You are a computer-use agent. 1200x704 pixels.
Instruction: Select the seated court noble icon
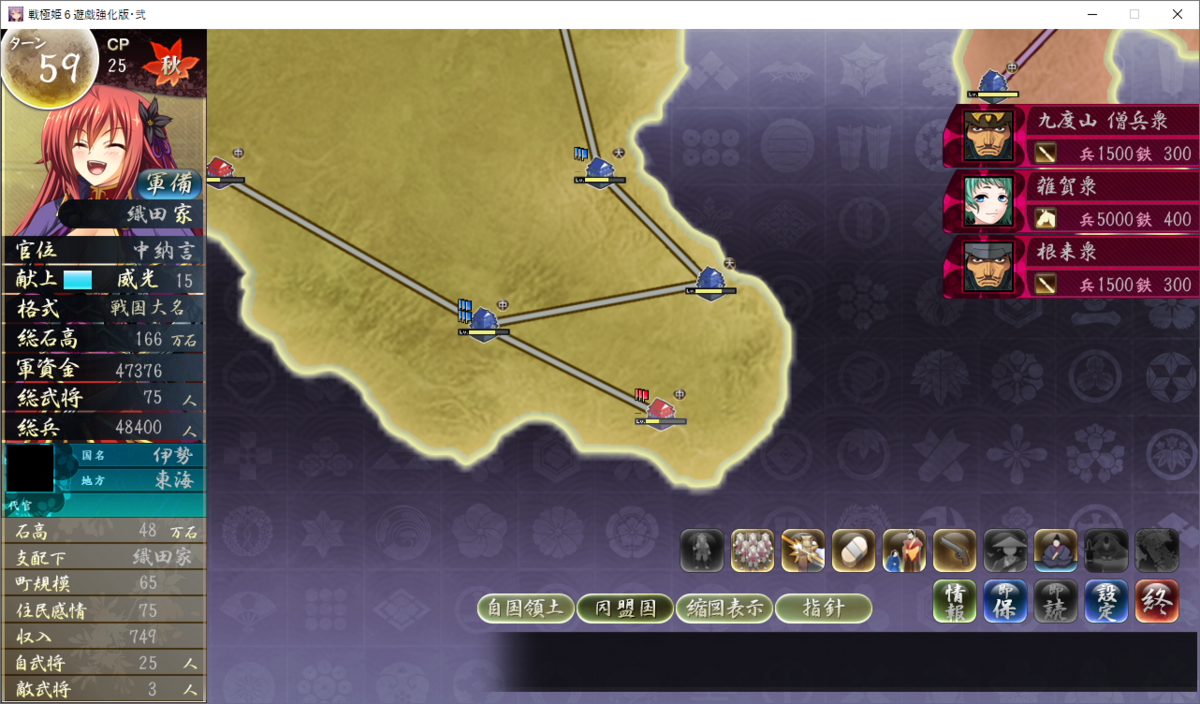1055,551
